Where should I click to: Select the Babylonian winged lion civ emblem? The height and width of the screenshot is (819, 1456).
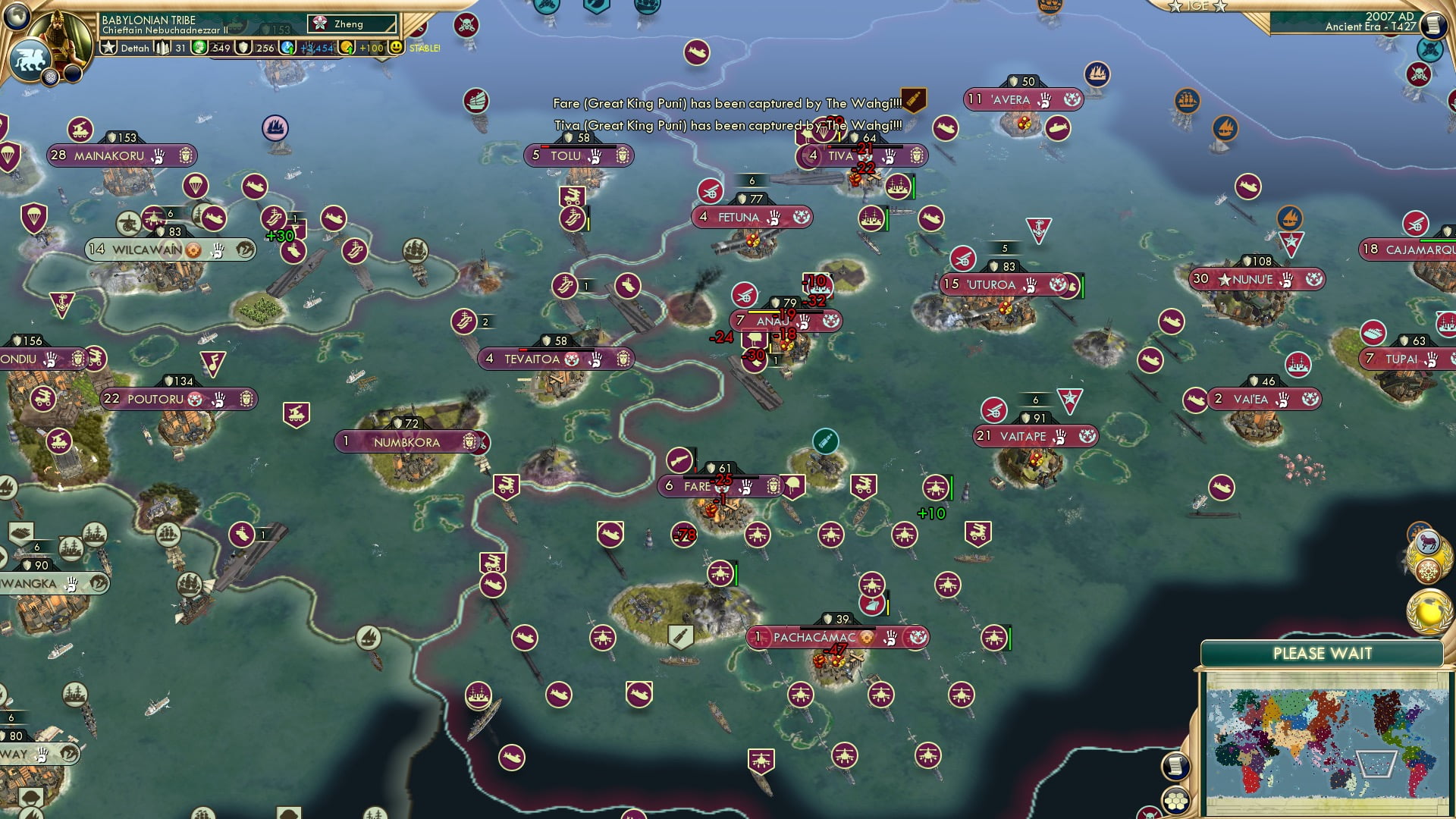(31, 60)
